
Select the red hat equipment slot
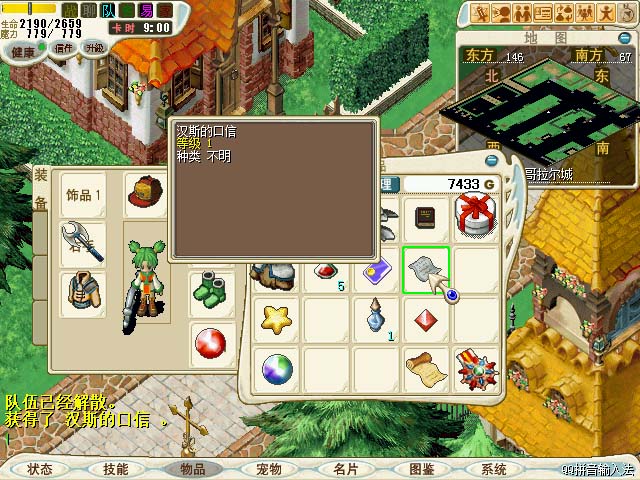[147, 192]
